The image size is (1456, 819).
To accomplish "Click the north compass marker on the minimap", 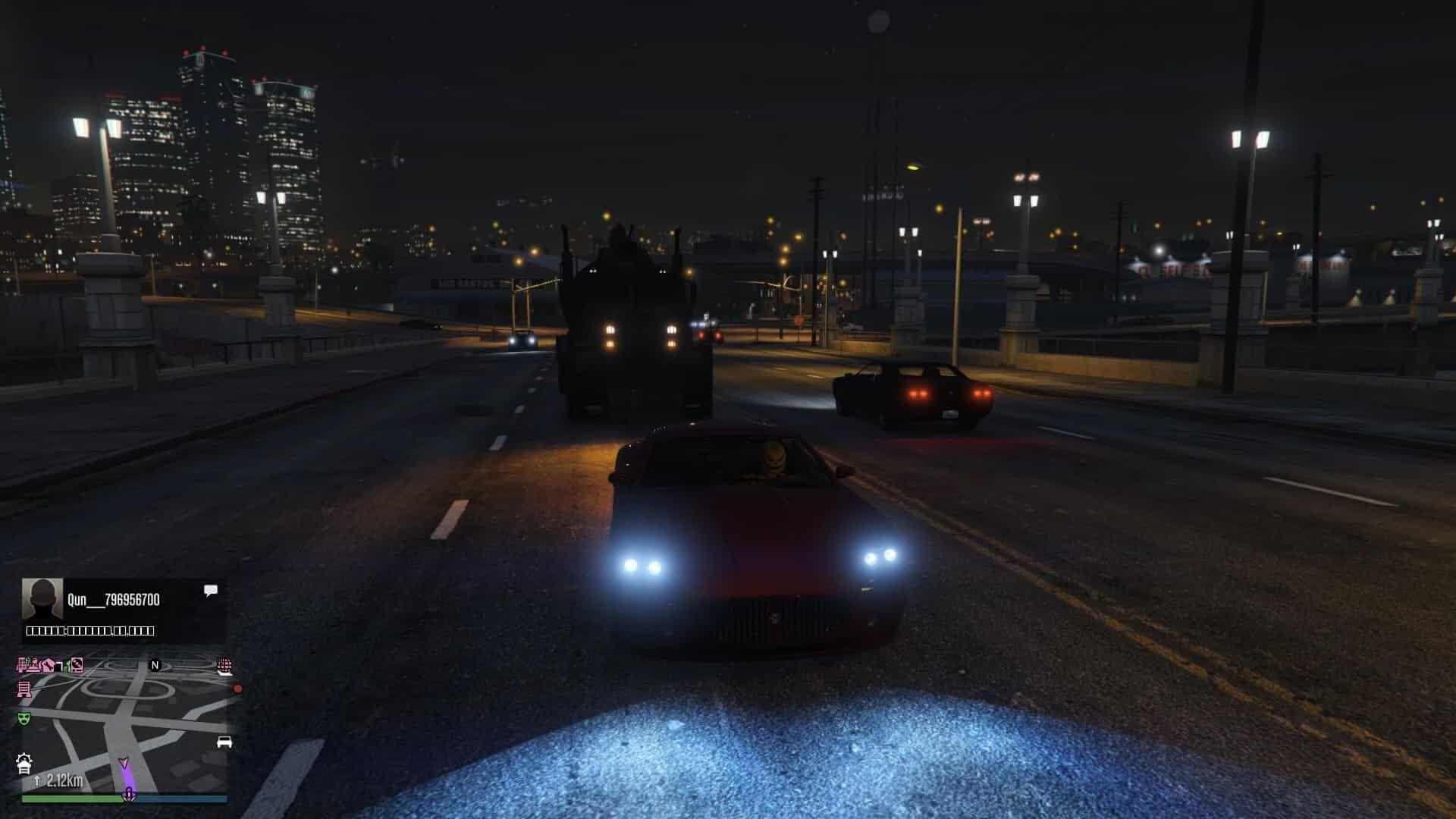I will [x=155, y=665].
